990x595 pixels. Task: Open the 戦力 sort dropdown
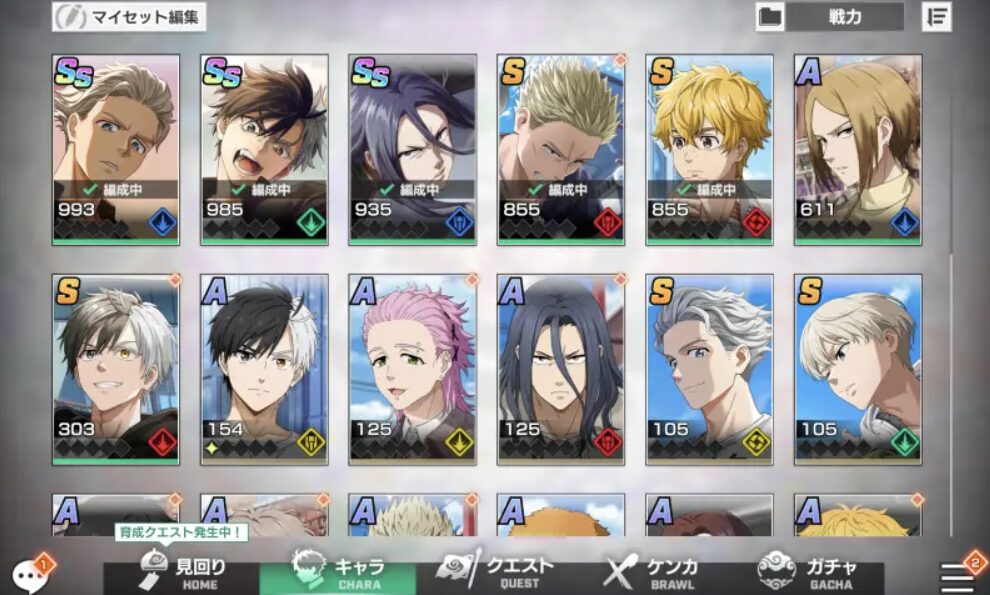[x=844, y=17]
